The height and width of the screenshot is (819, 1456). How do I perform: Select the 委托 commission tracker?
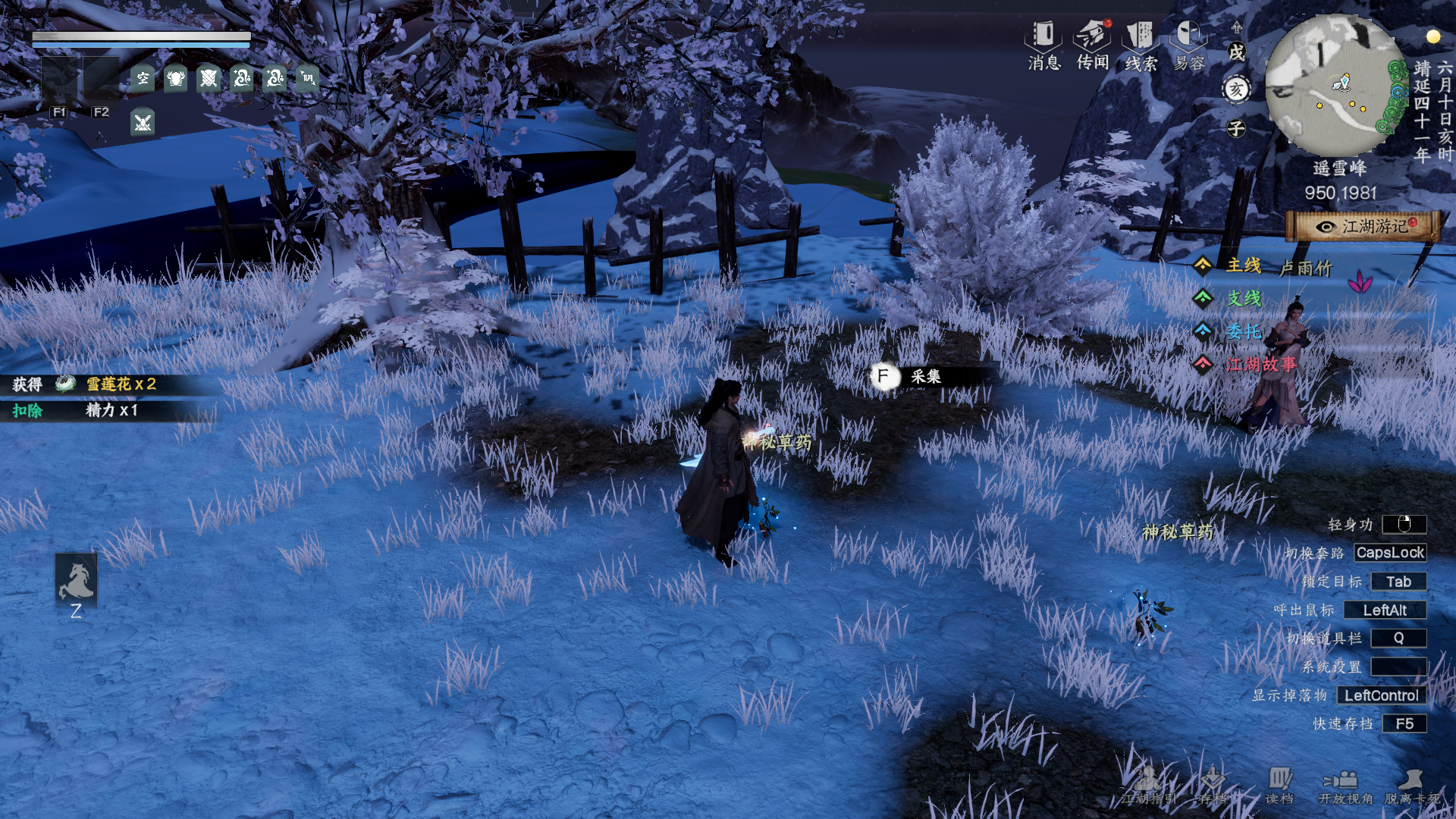[x=1242, y=331]
